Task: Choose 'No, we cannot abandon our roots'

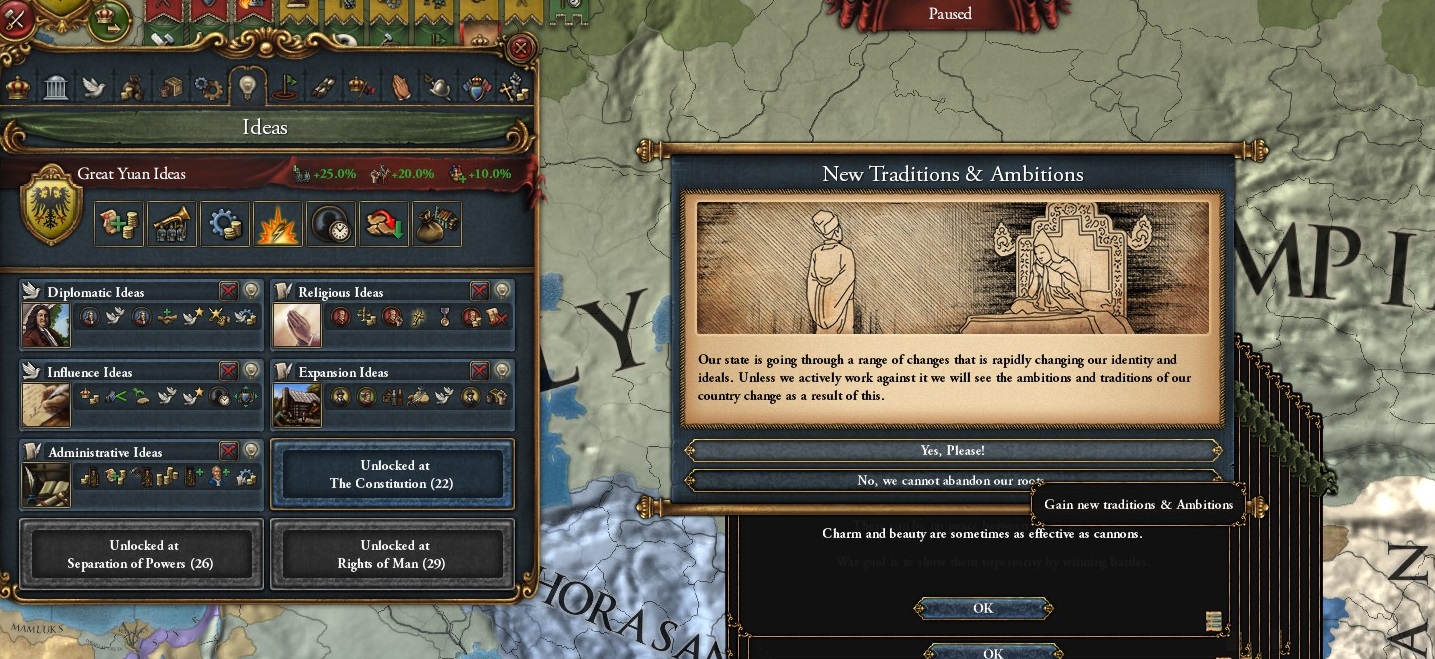Action: [x=953, y=481]
